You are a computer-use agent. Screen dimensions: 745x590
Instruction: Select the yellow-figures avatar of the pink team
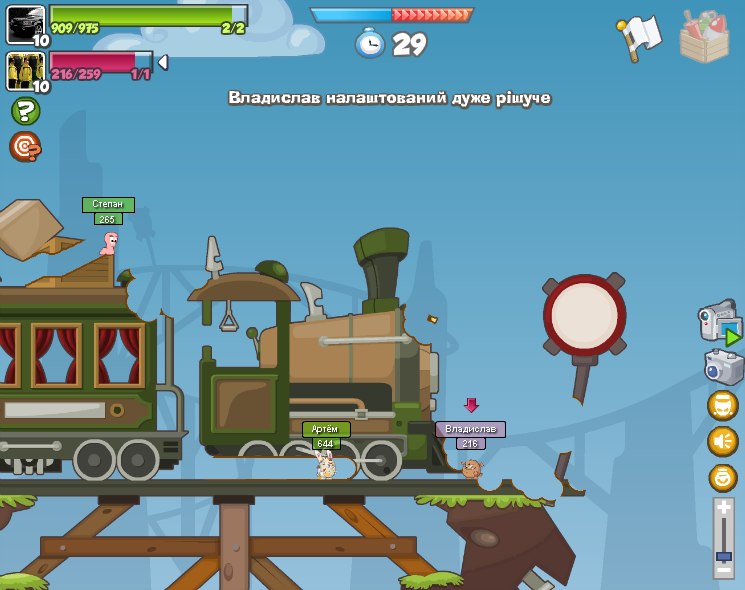click(x=25, y=70)
